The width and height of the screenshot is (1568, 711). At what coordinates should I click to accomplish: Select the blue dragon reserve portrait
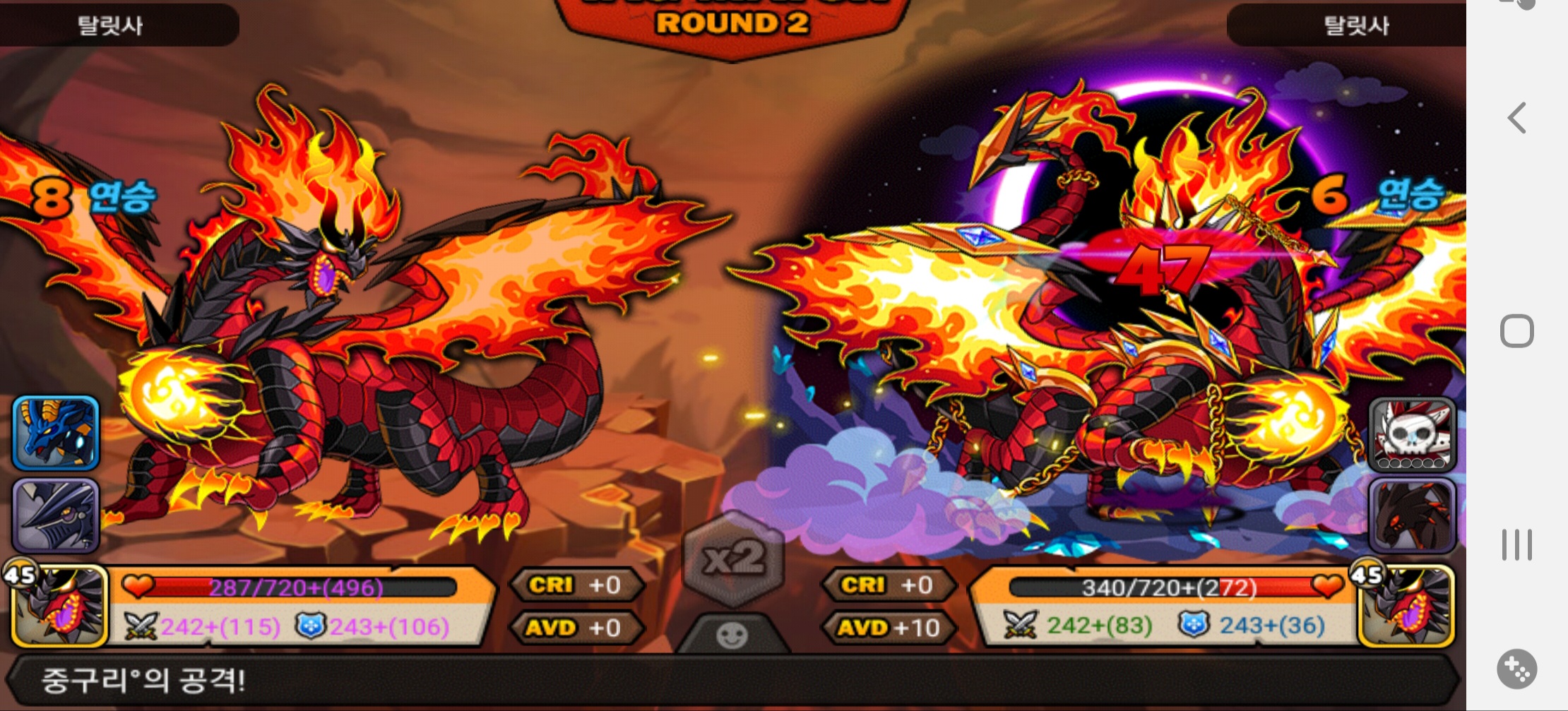click(56, 432)
